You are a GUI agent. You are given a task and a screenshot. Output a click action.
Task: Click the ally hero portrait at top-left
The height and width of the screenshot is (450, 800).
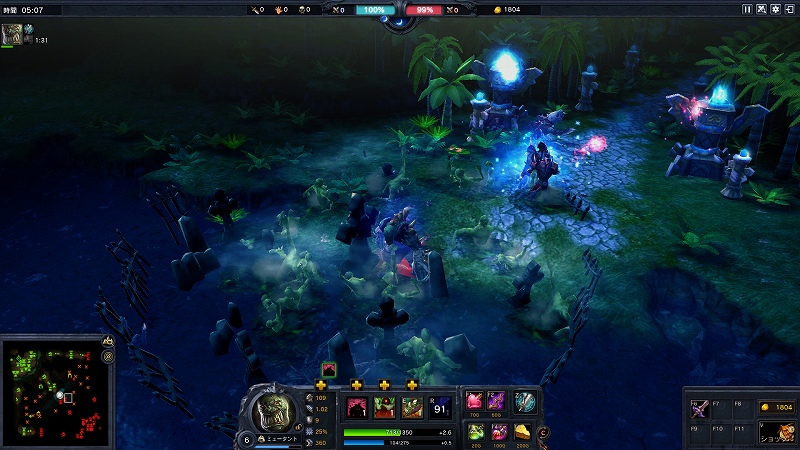12,34
